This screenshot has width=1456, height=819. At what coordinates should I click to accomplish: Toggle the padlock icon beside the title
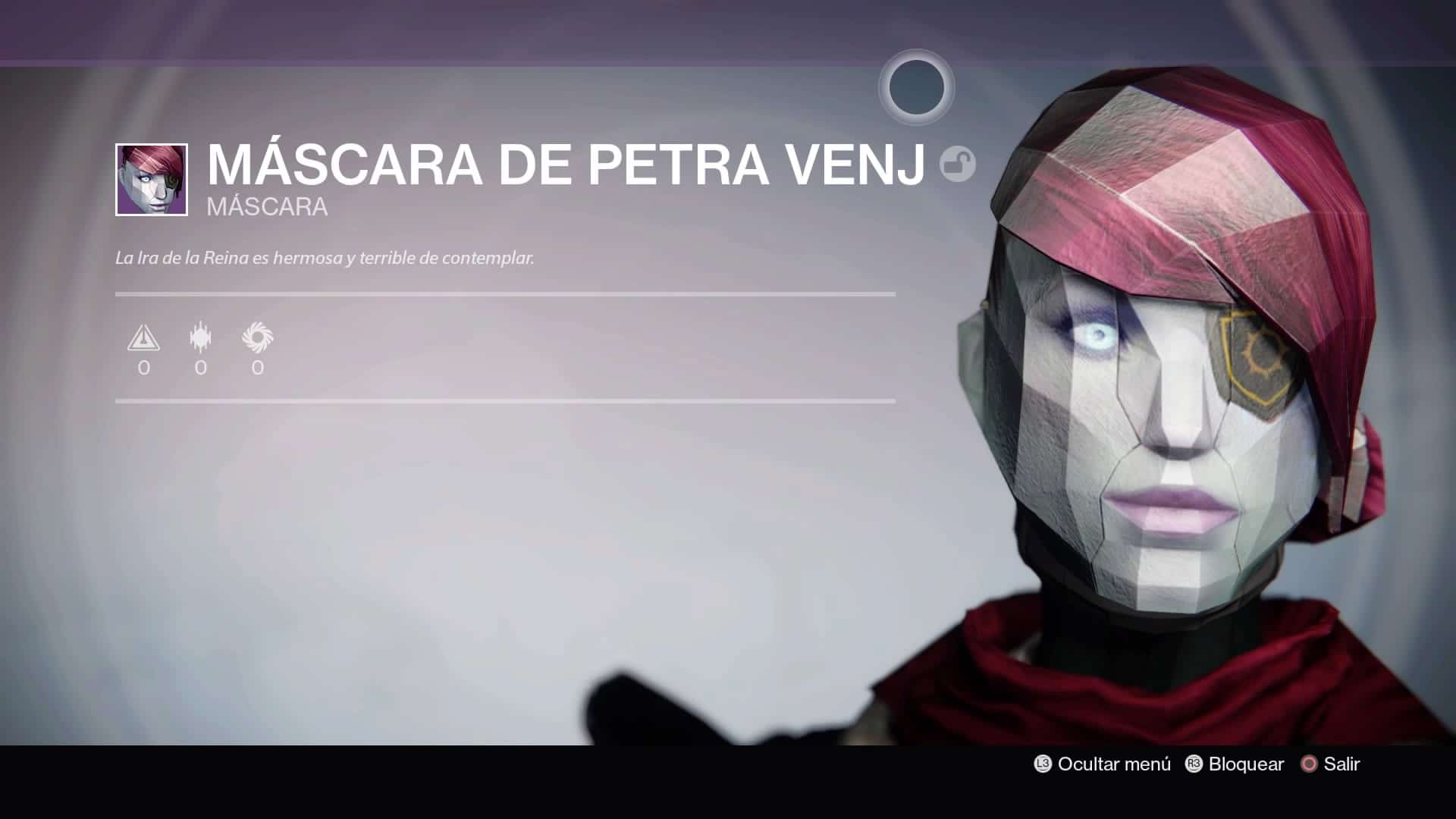[957, 165]
